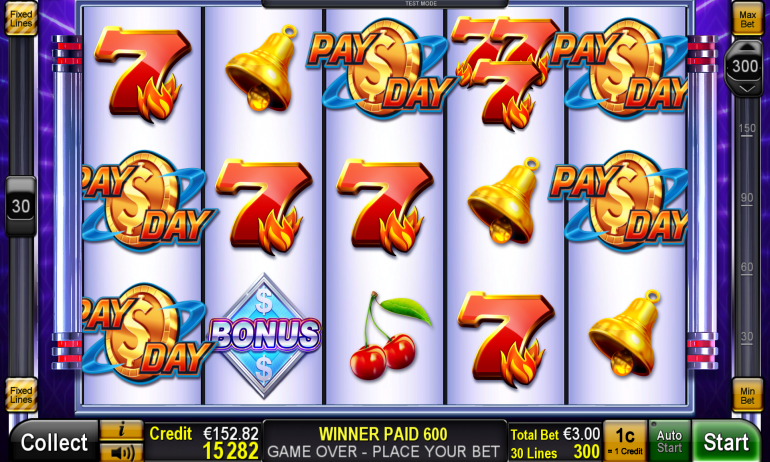This screenshot has height=462, width=770.
Task: Set the Min Bet
Action: [747, 394]
